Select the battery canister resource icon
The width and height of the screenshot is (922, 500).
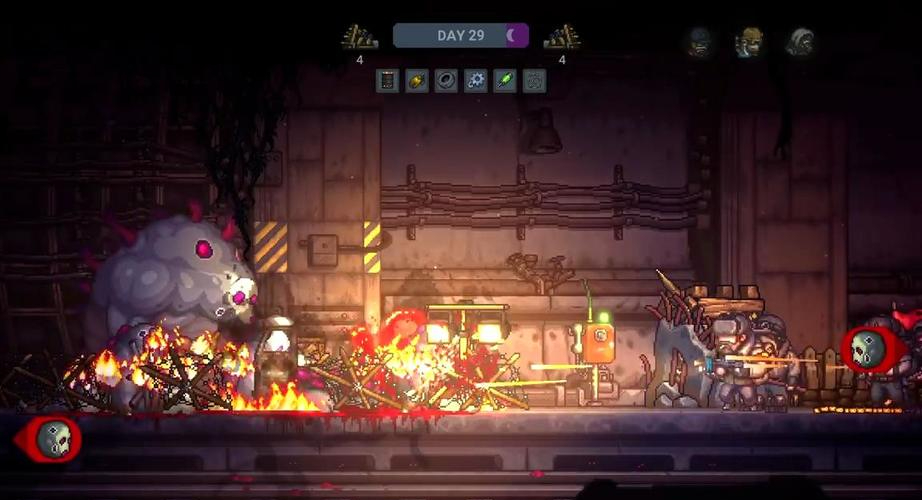[x=388, y=81]
